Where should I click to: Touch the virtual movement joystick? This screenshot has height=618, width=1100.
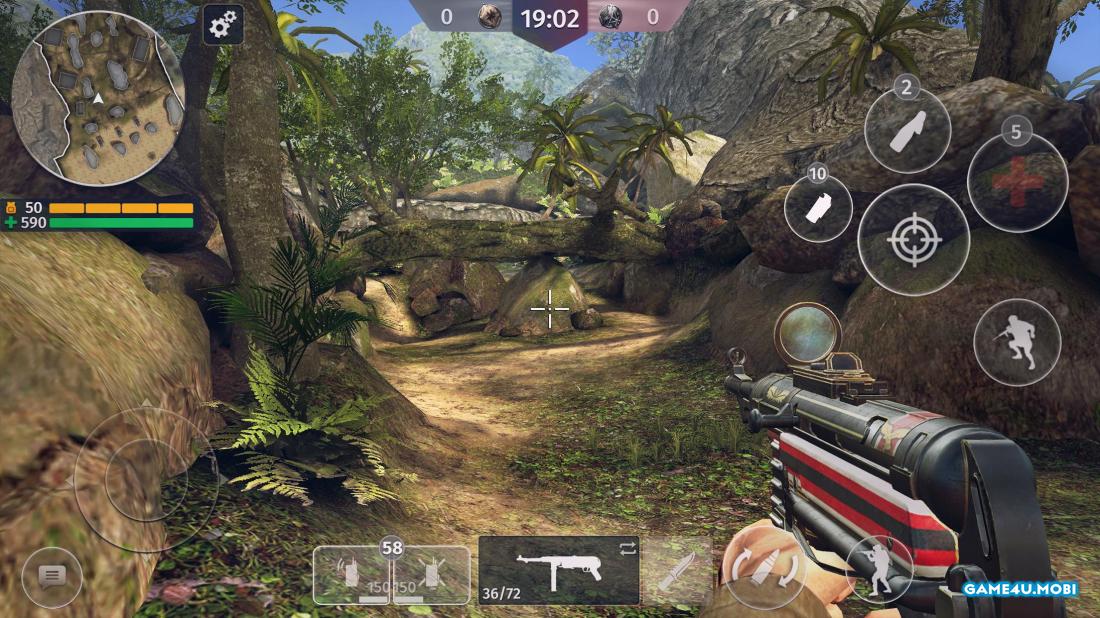click(146, 478)
